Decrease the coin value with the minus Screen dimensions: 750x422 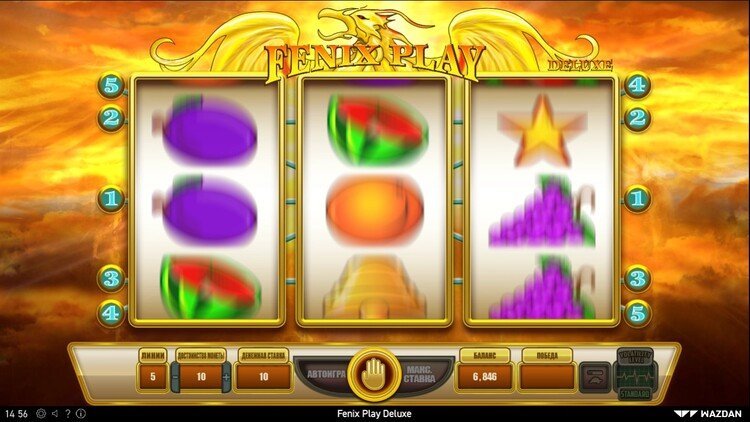click(174, 376)
